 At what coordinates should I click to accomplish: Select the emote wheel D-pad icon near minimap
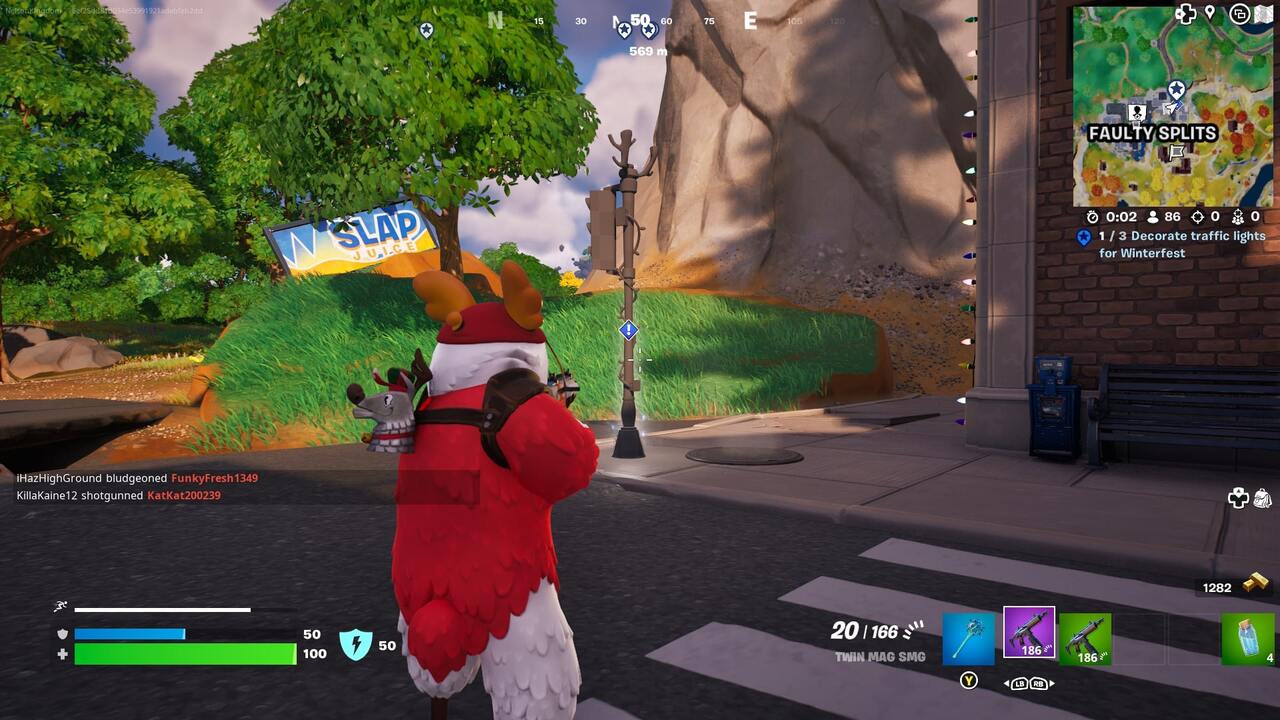(x=1188, y=12)
